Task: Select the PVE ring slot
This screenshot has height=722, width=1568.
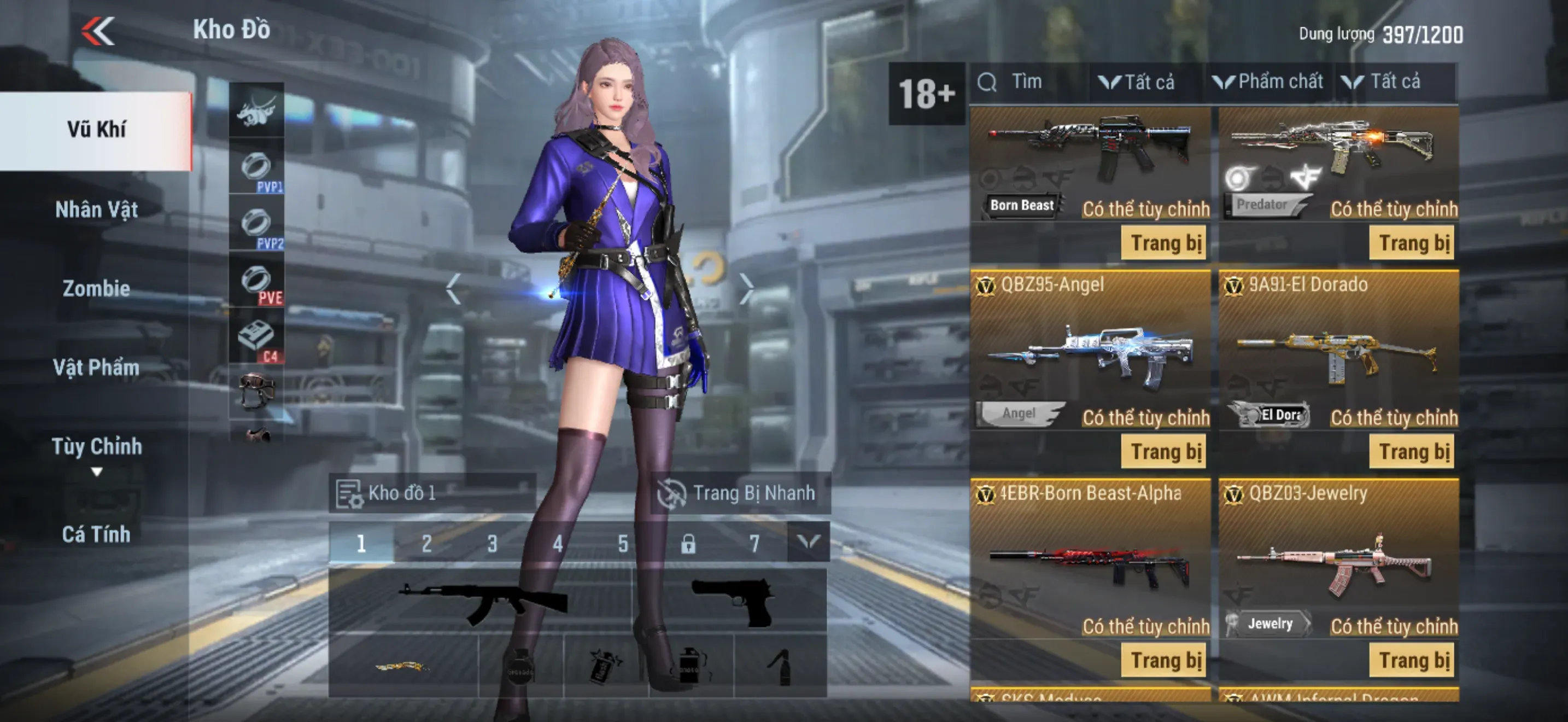Action: tap(257, 282)
